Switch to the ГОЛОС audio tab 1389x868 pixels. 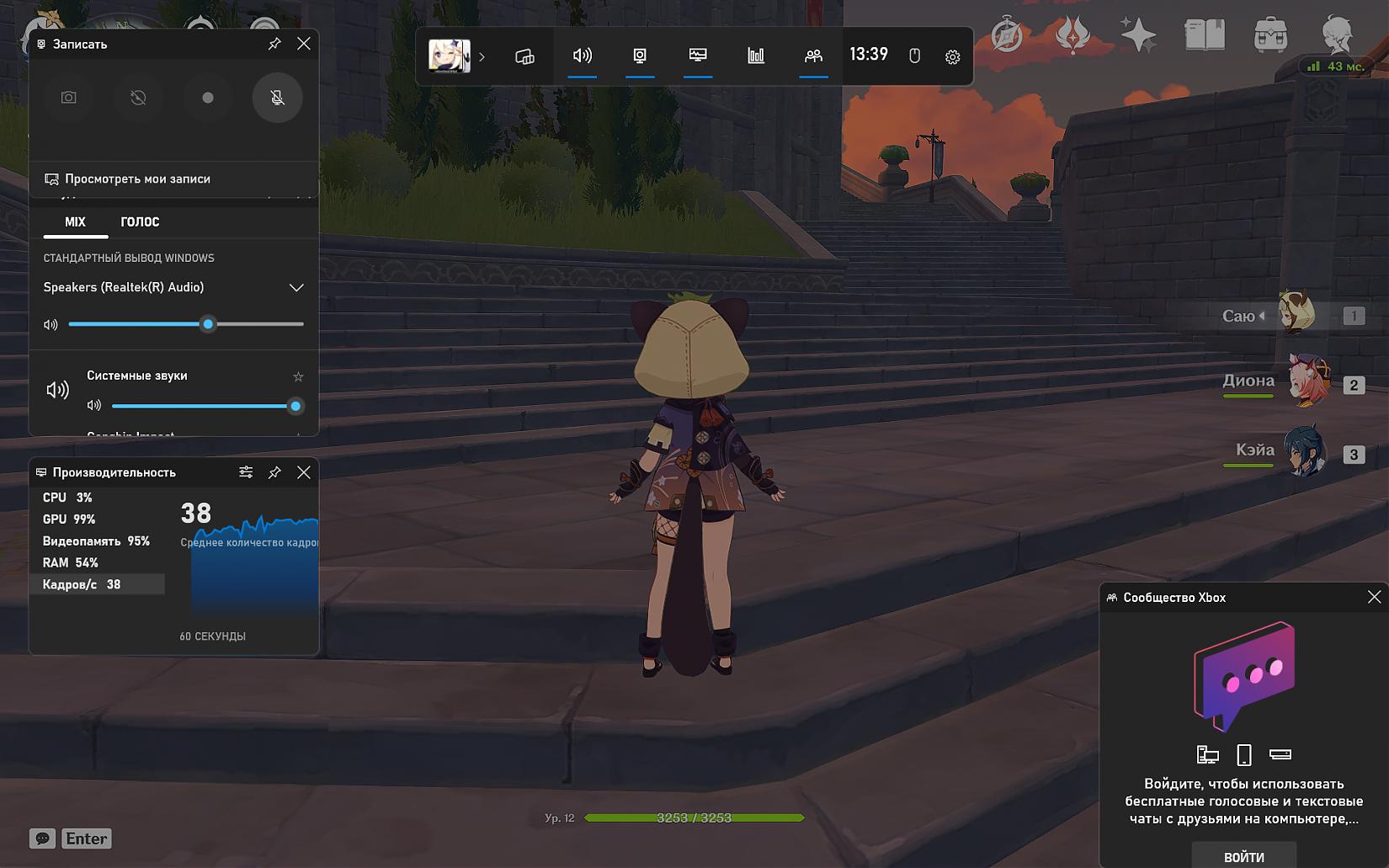140,222
